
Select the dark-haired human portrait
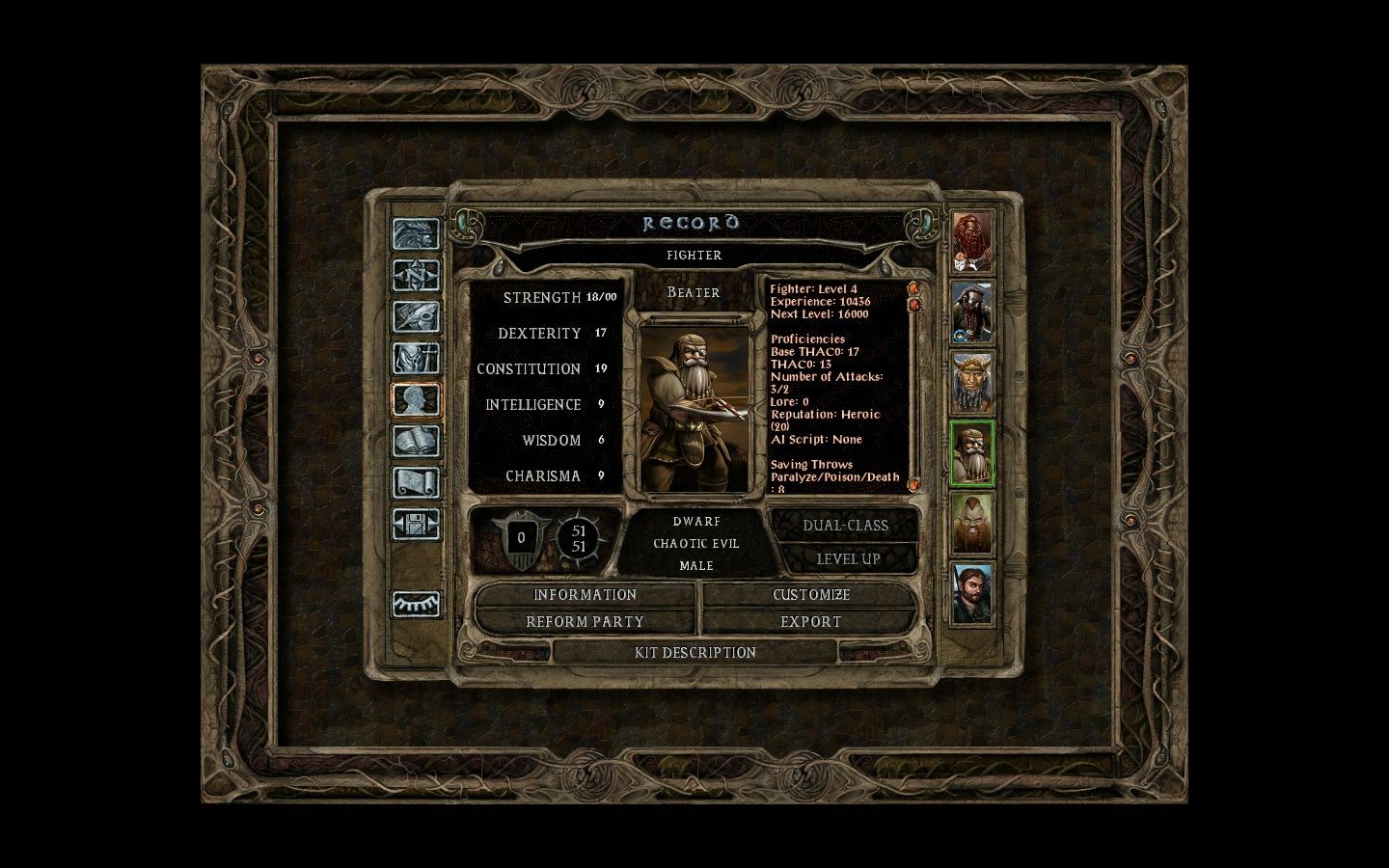click(972, 594)
